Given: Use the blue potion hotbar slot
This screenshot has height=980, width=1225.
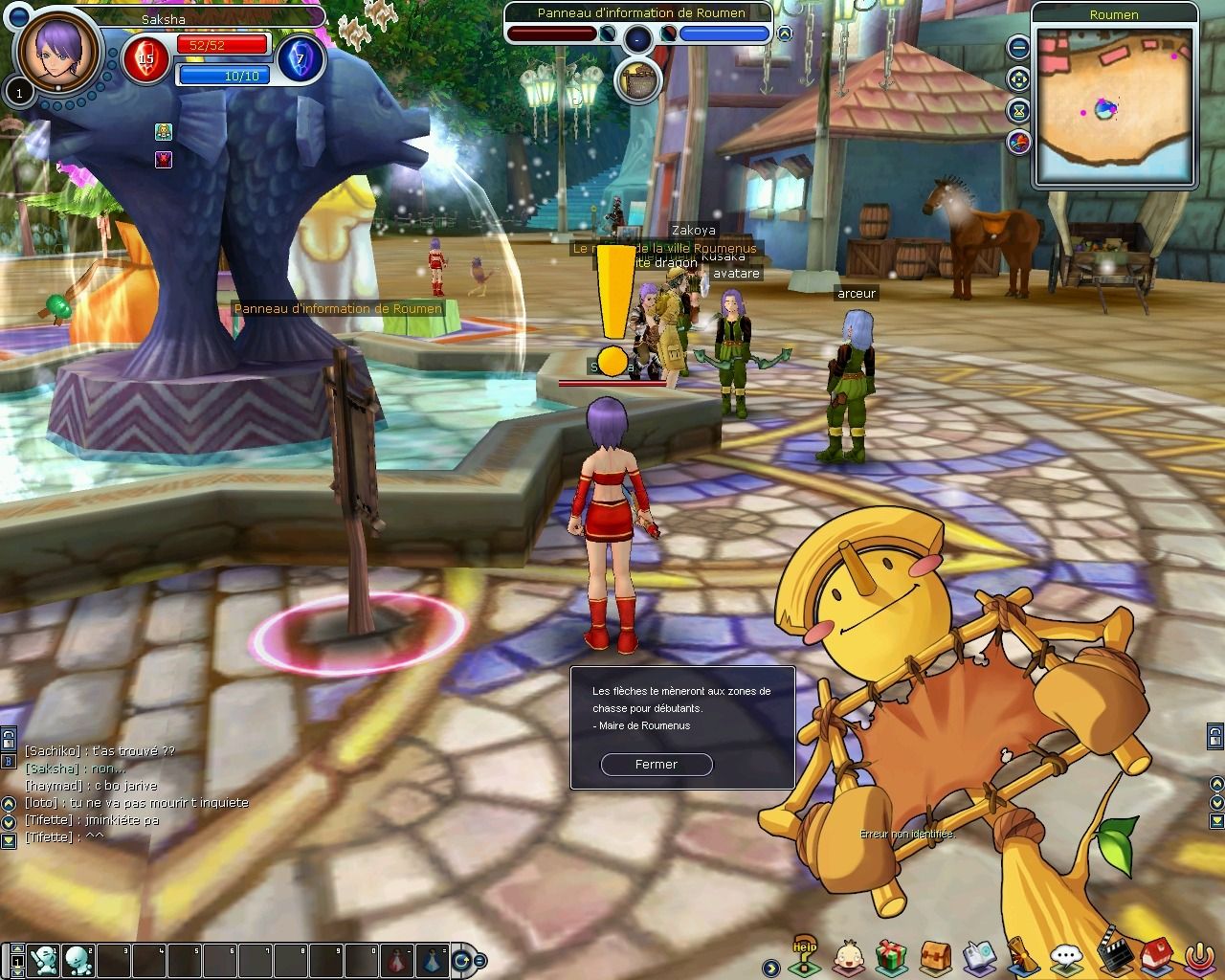Looking at the screenshot, I should tap(433, 957).
